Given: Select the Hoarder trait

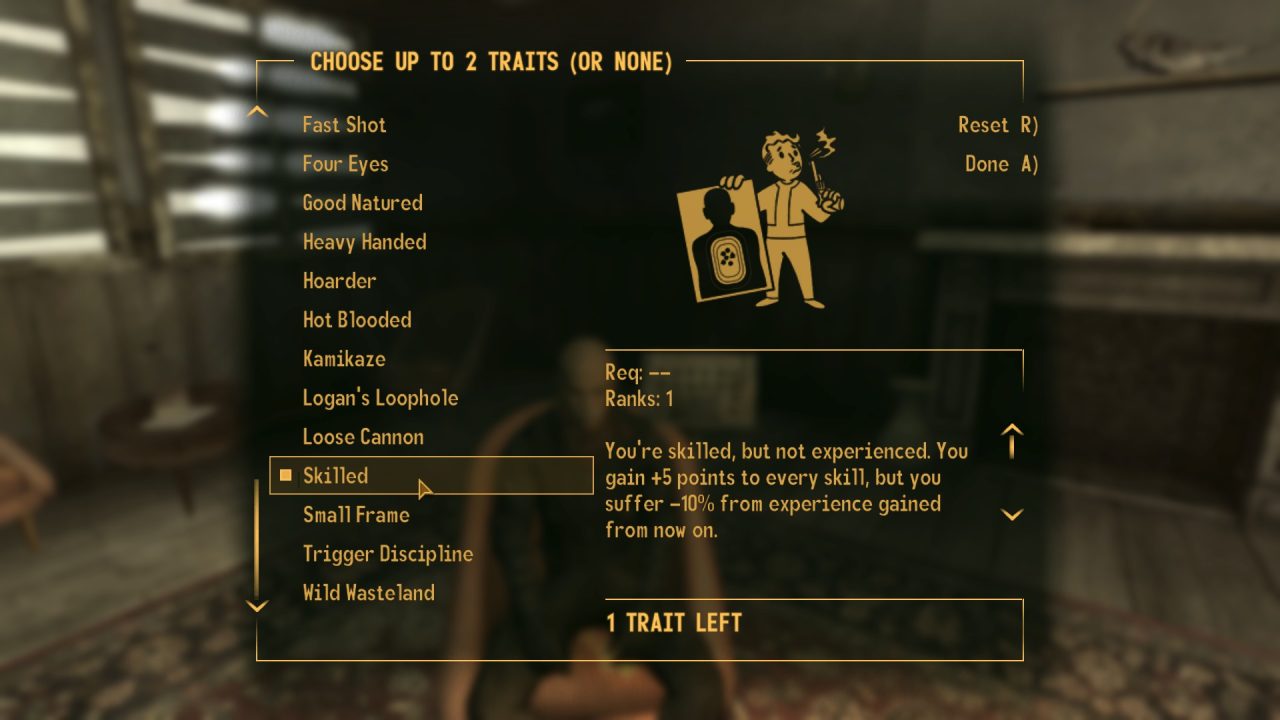Looking at the screenshot, I should 339,281.
